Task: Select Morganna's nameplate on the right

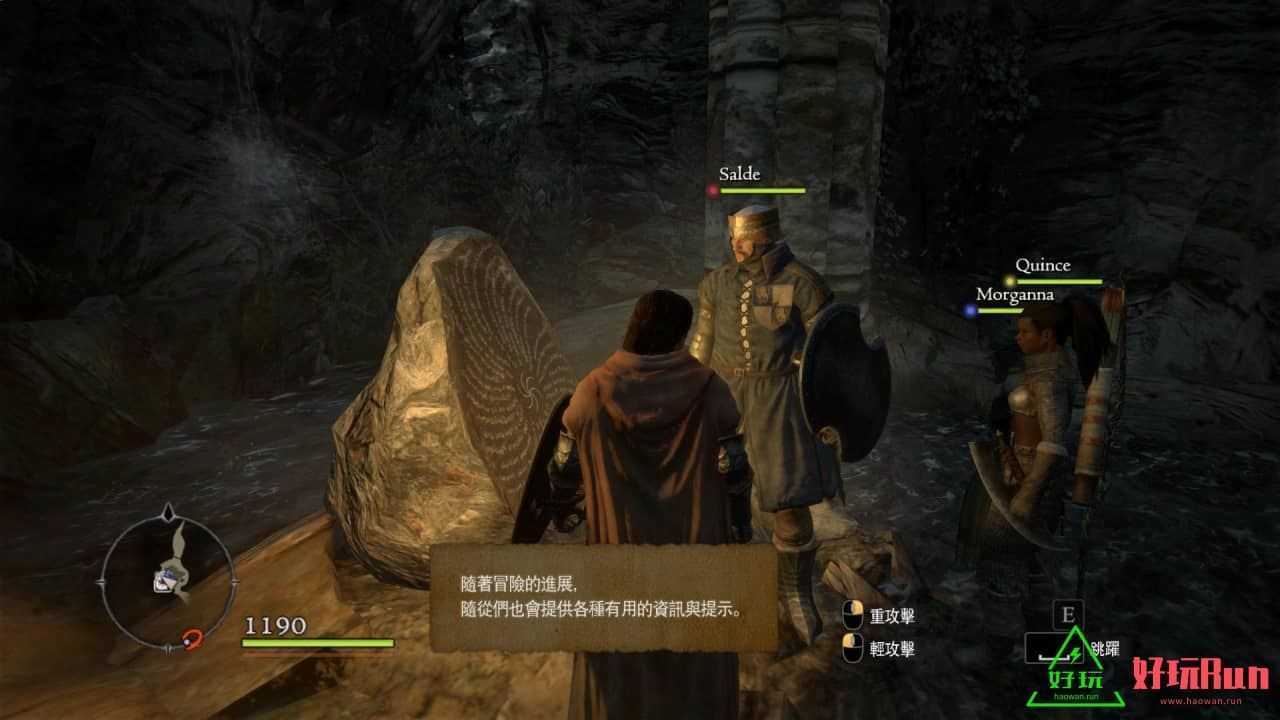Action: (1014, 294)
